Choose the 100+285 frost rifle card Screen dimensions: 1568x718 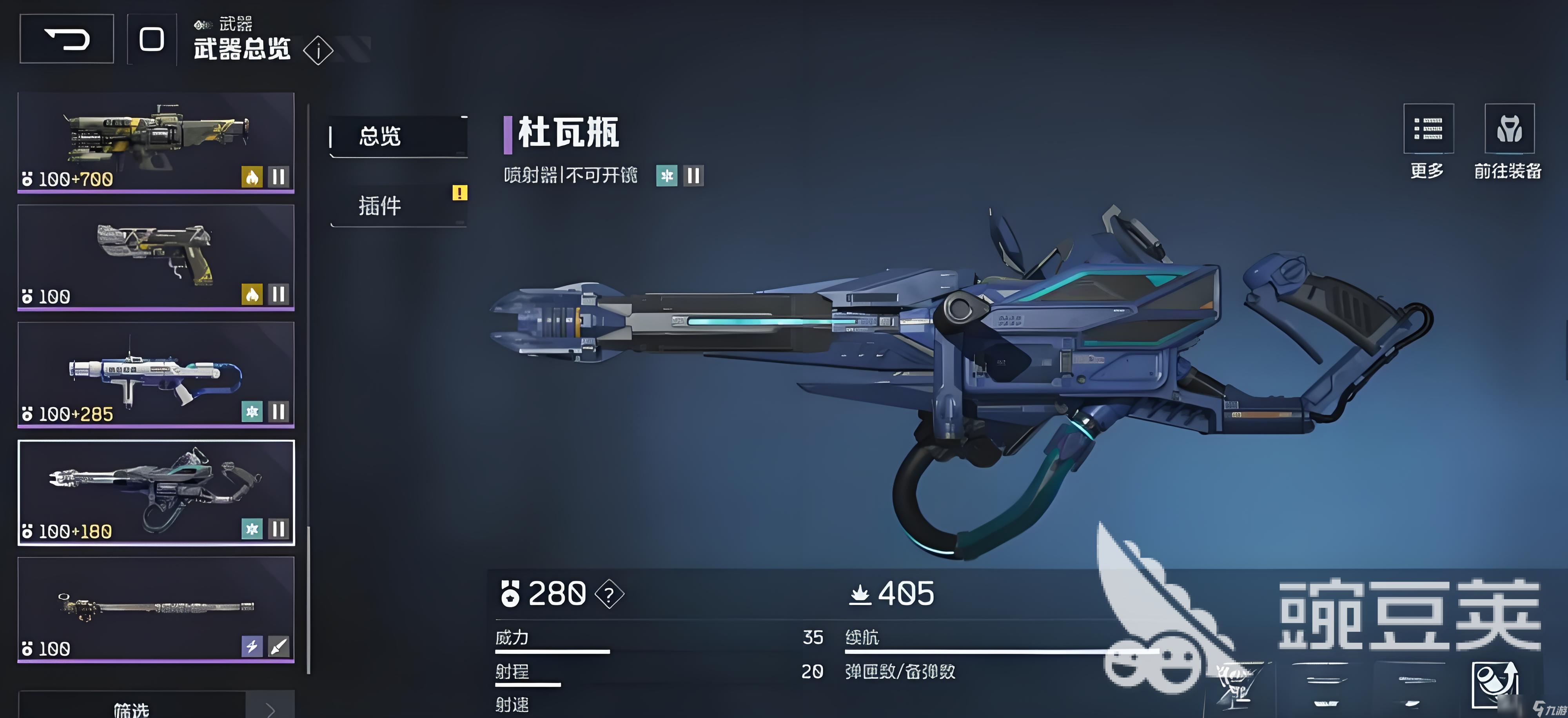pos(156,374)
